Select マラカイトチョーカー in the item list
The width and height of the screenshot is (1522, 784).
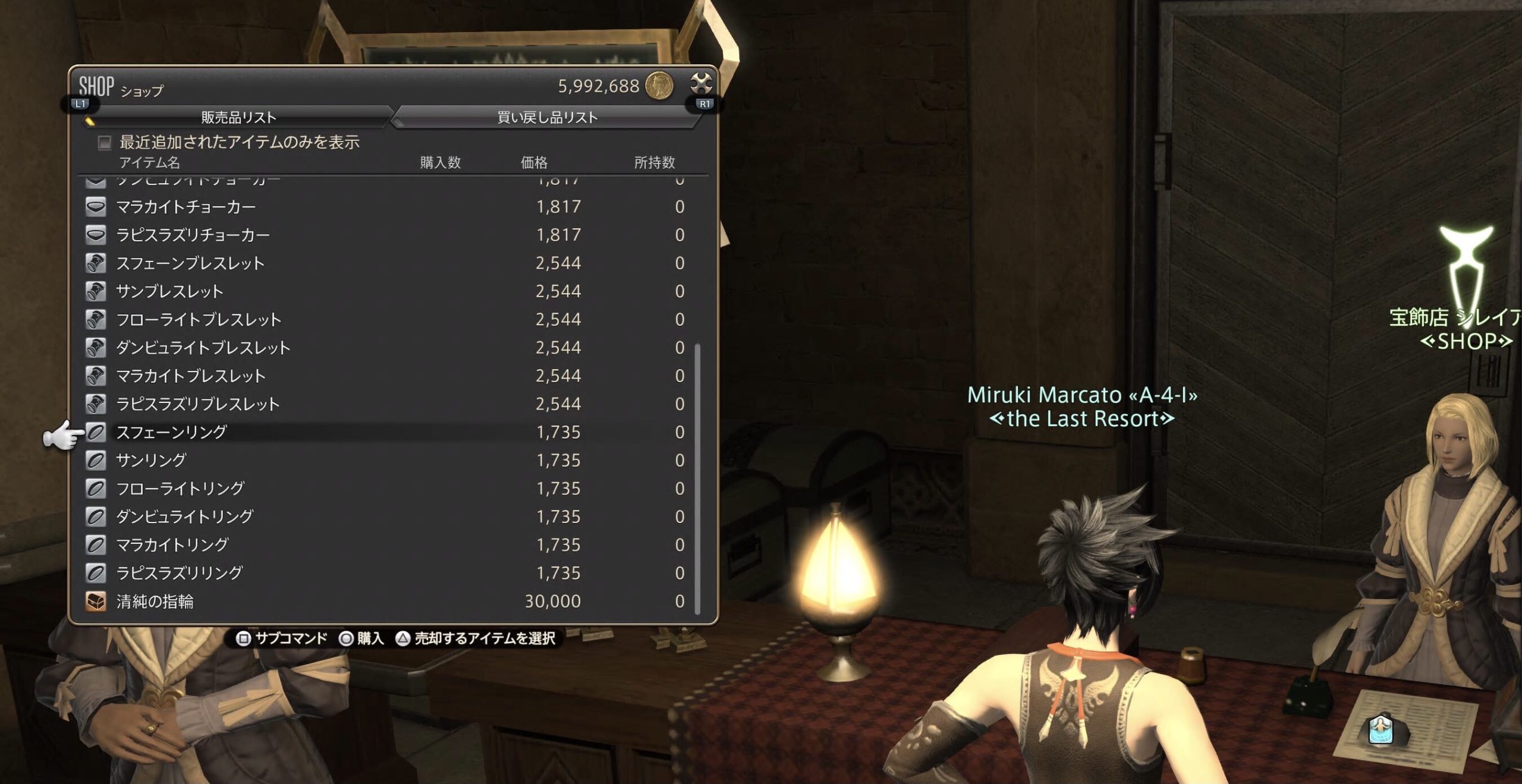tap(185, 207)
